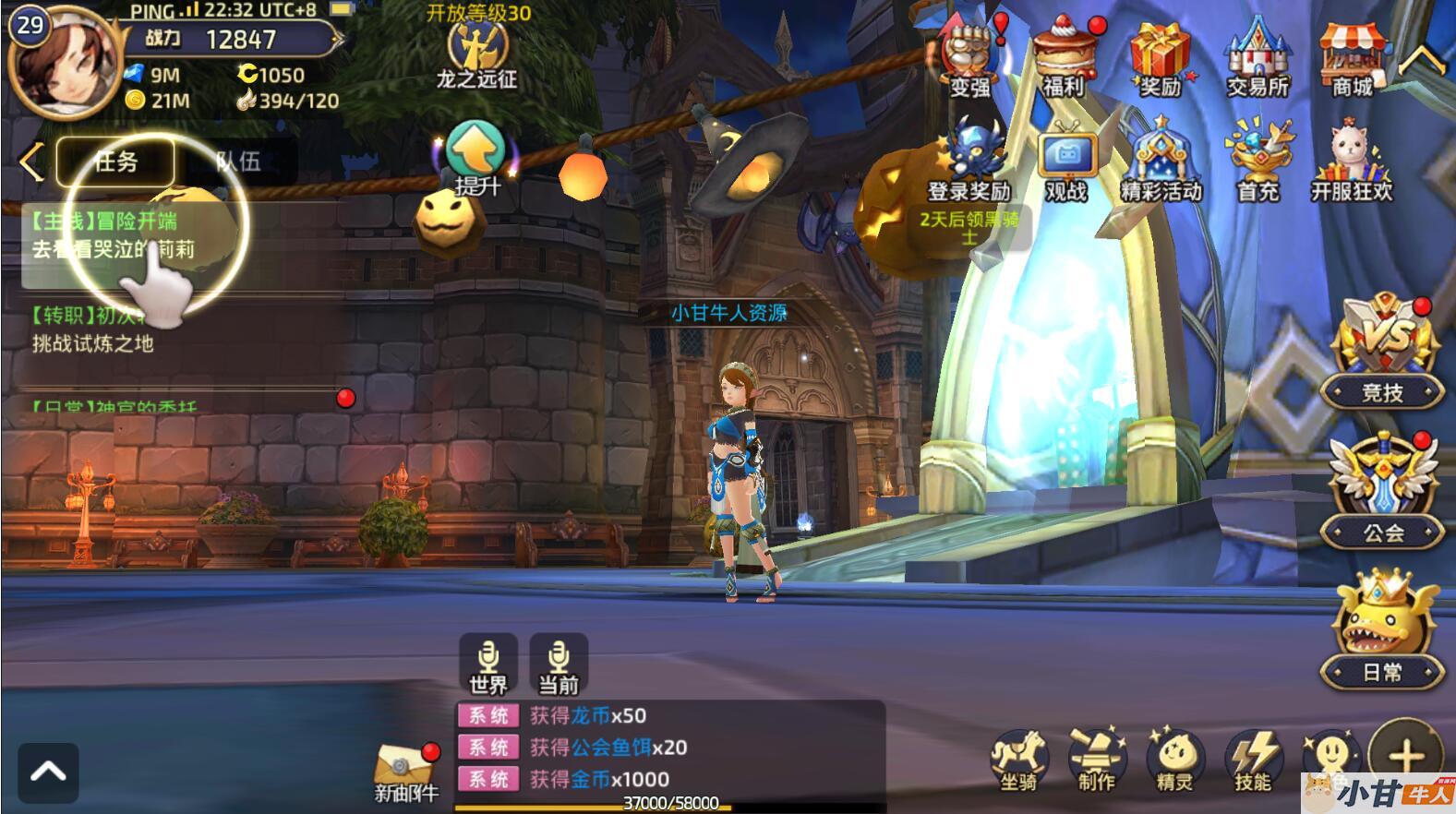Open the 挑战试炼之地 job-change quest
The image size is (1456, 814).
click(92, 330)
